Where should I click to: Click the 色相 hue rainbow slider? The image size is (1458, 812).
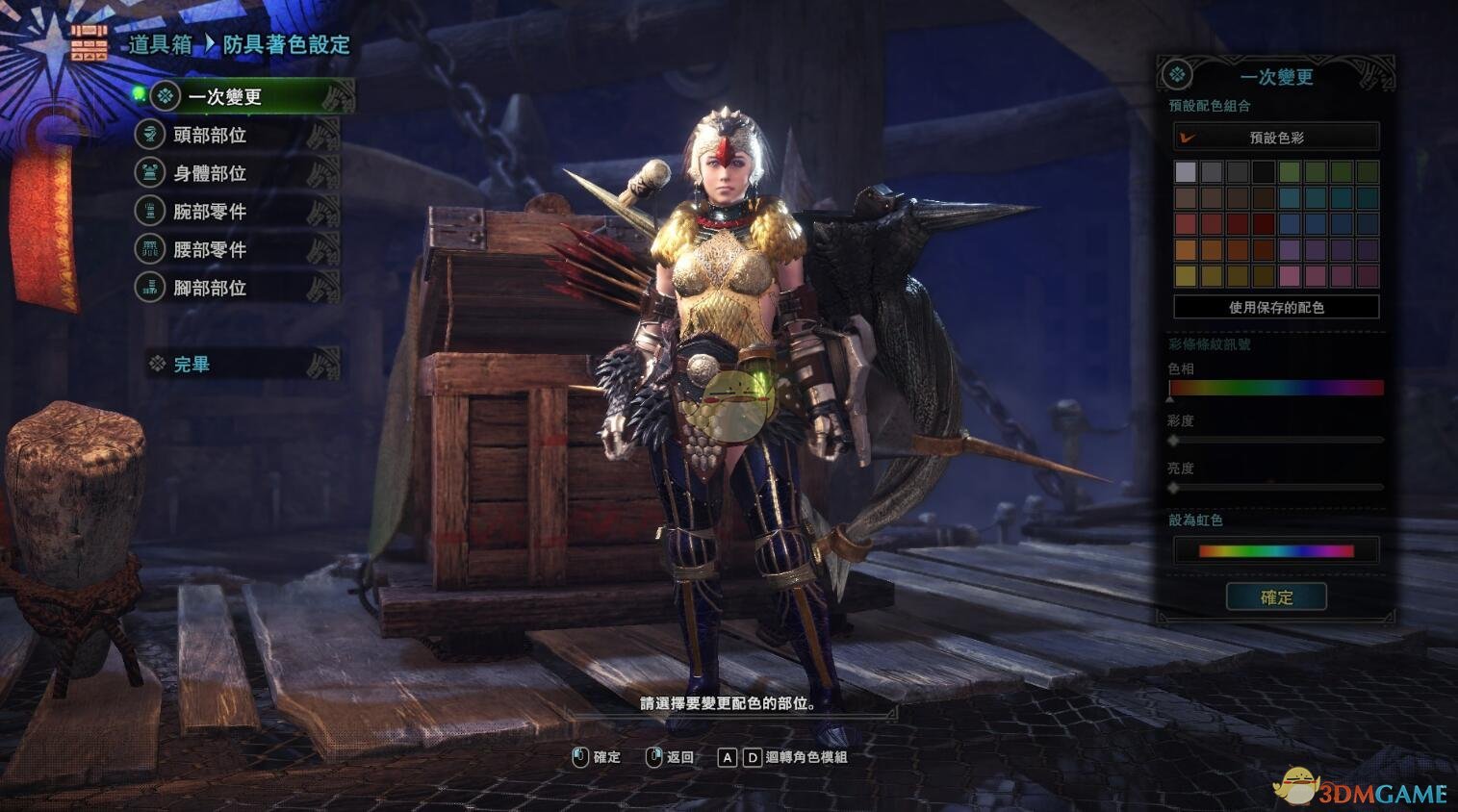[1276, 388]
